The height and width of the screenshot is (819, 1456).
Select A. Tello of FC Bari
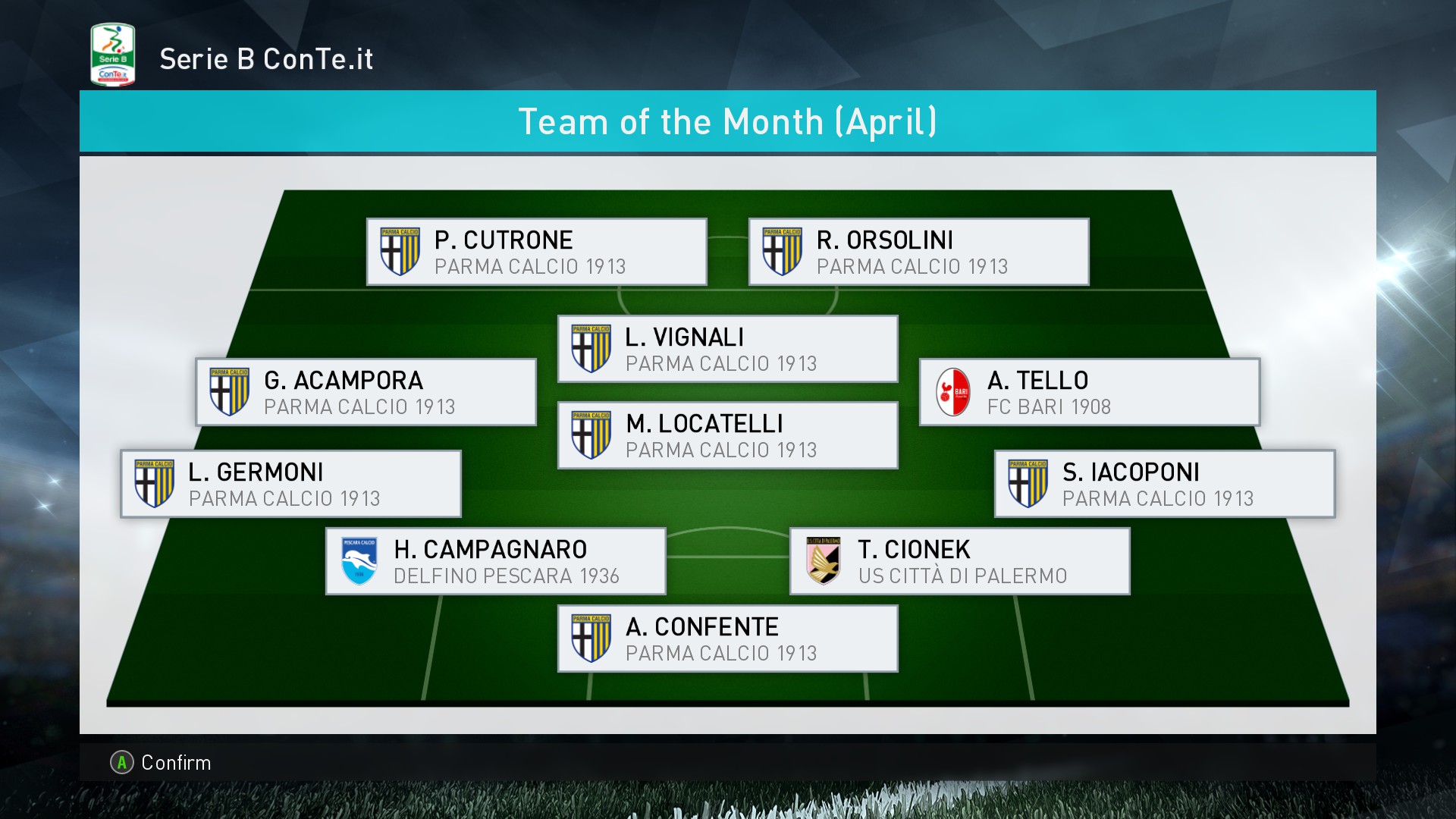point(1089,393)
